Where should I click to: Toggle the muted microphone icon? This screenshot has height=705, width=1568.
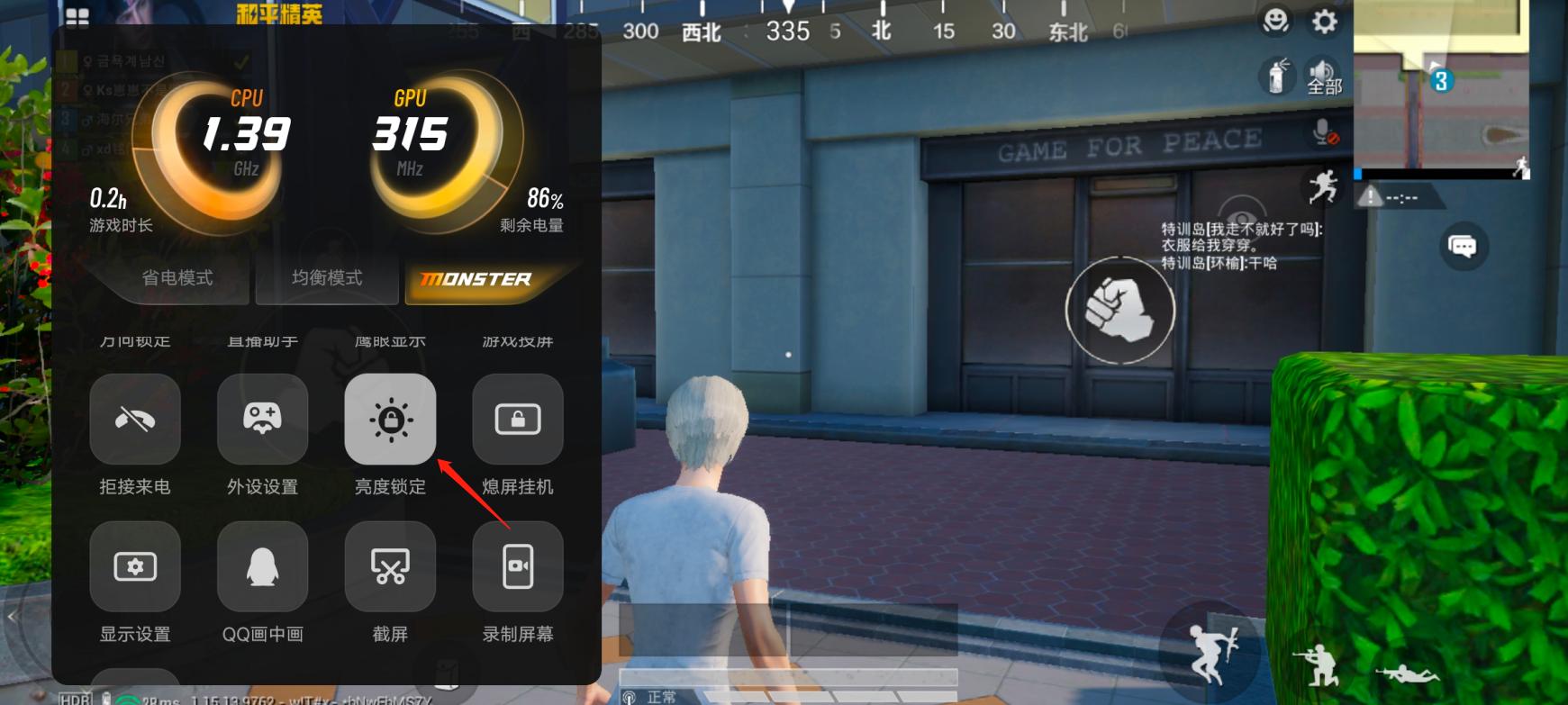pyautogui.click(x=1325, y=133)
